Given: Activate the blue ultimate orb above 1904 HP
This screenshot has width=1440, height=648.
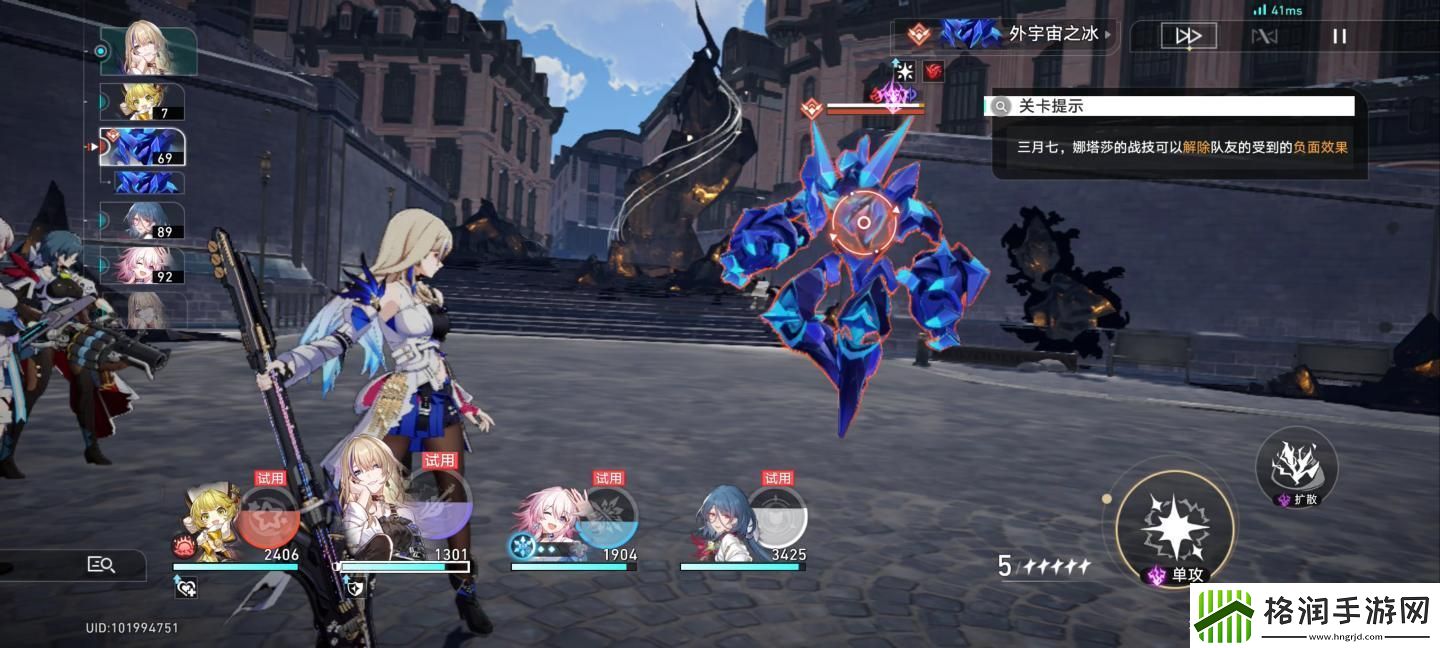Looking at the screenshot, I should tap(606, 515).
